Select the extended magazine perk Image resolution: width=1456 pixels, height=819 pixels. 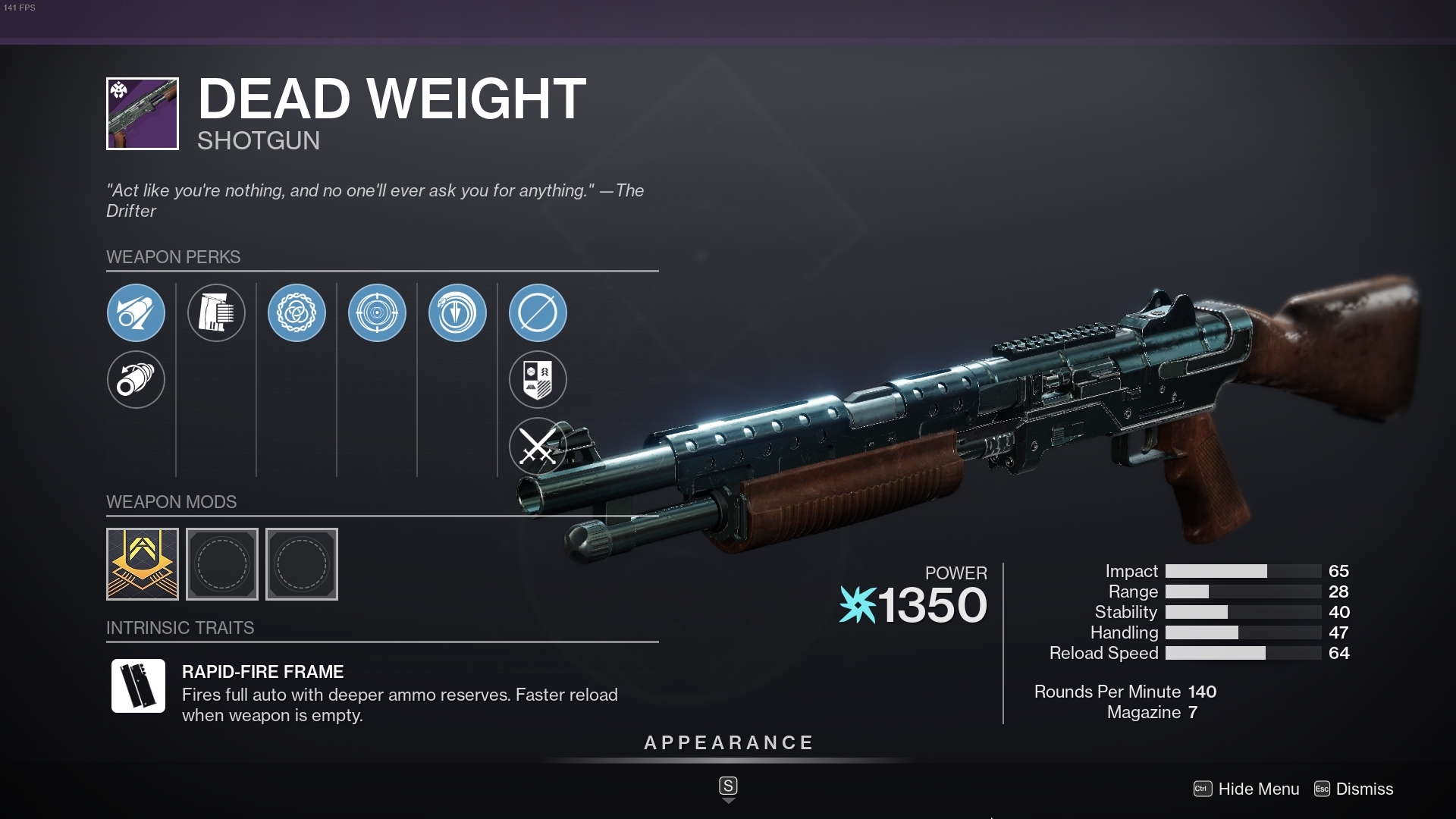click(217, 312)
